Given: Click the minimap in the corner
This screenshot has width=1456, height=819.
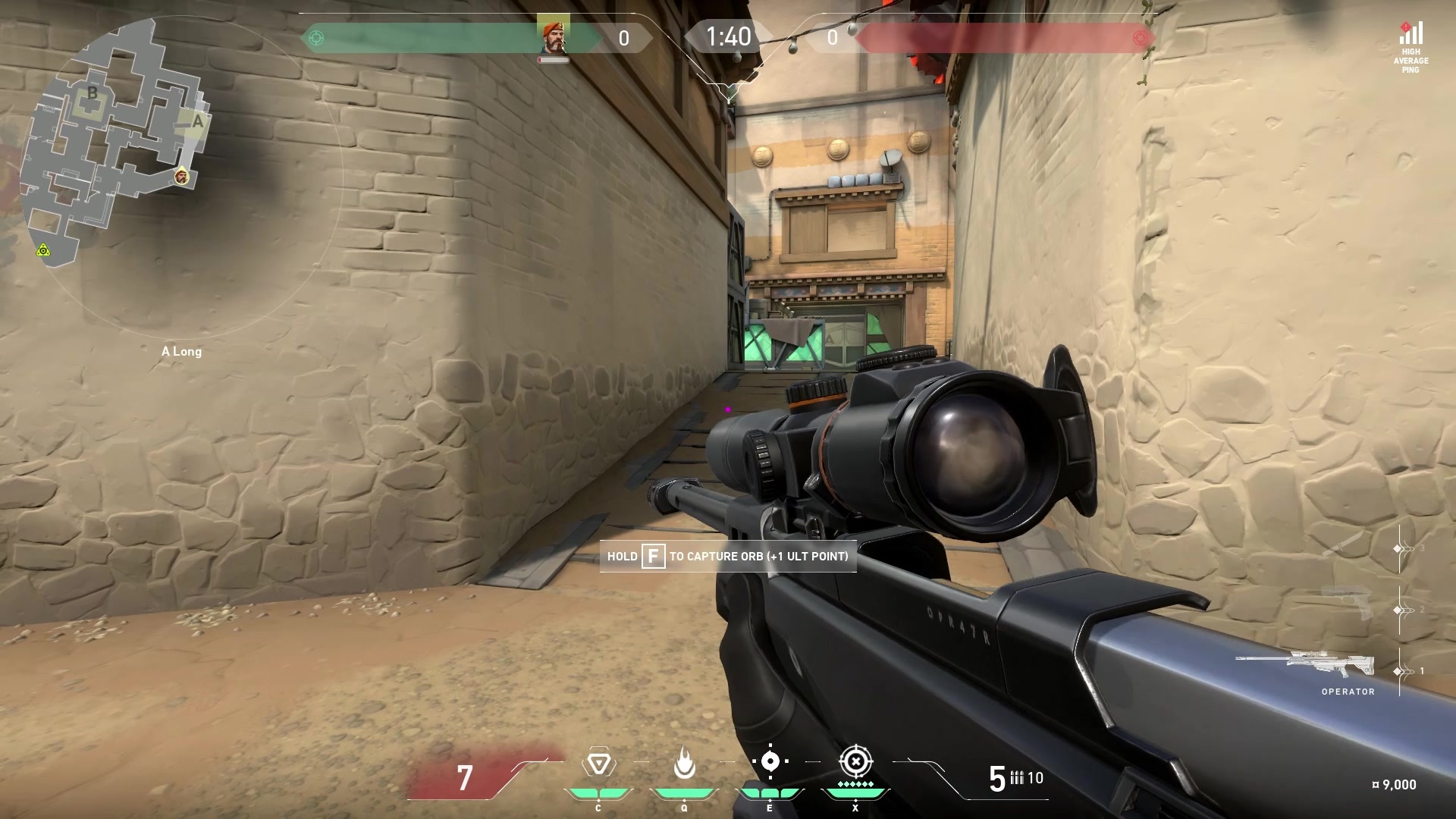Looking at the screenshot, I should point(114,136).
